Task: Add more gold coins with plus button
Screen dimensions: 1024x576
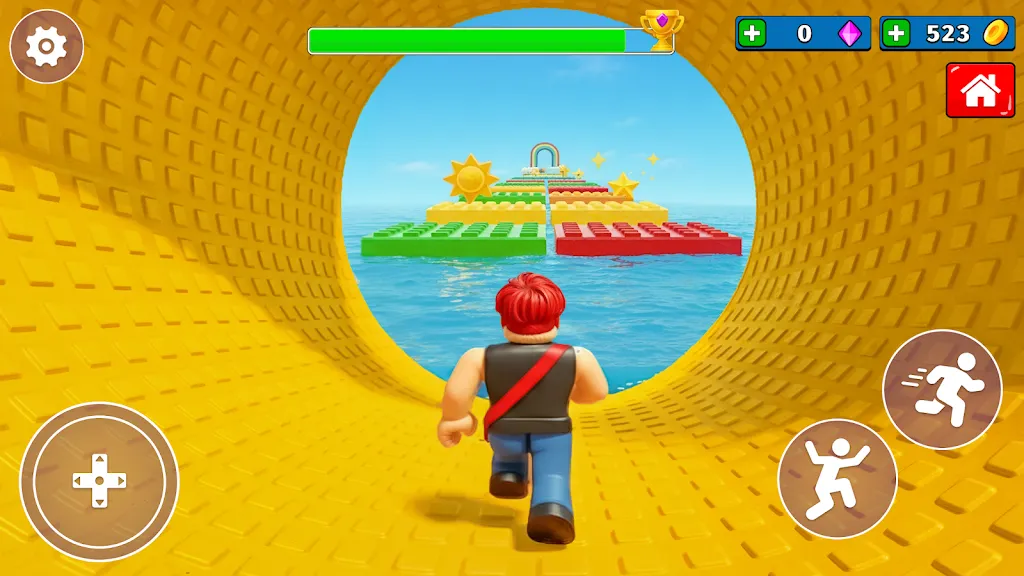Action: (896, 33)
